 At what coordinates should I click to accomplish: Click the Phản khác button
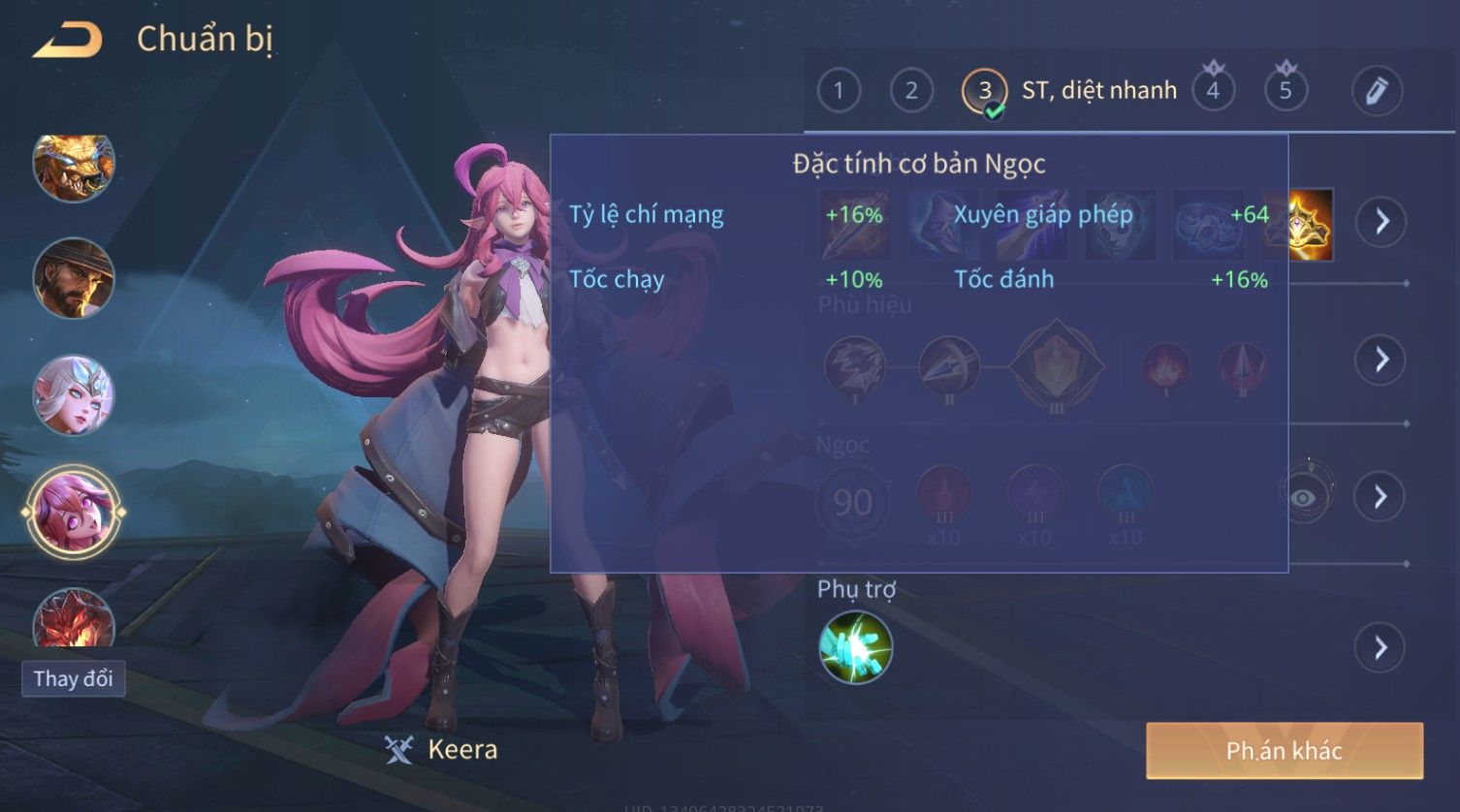[1284, 751]
